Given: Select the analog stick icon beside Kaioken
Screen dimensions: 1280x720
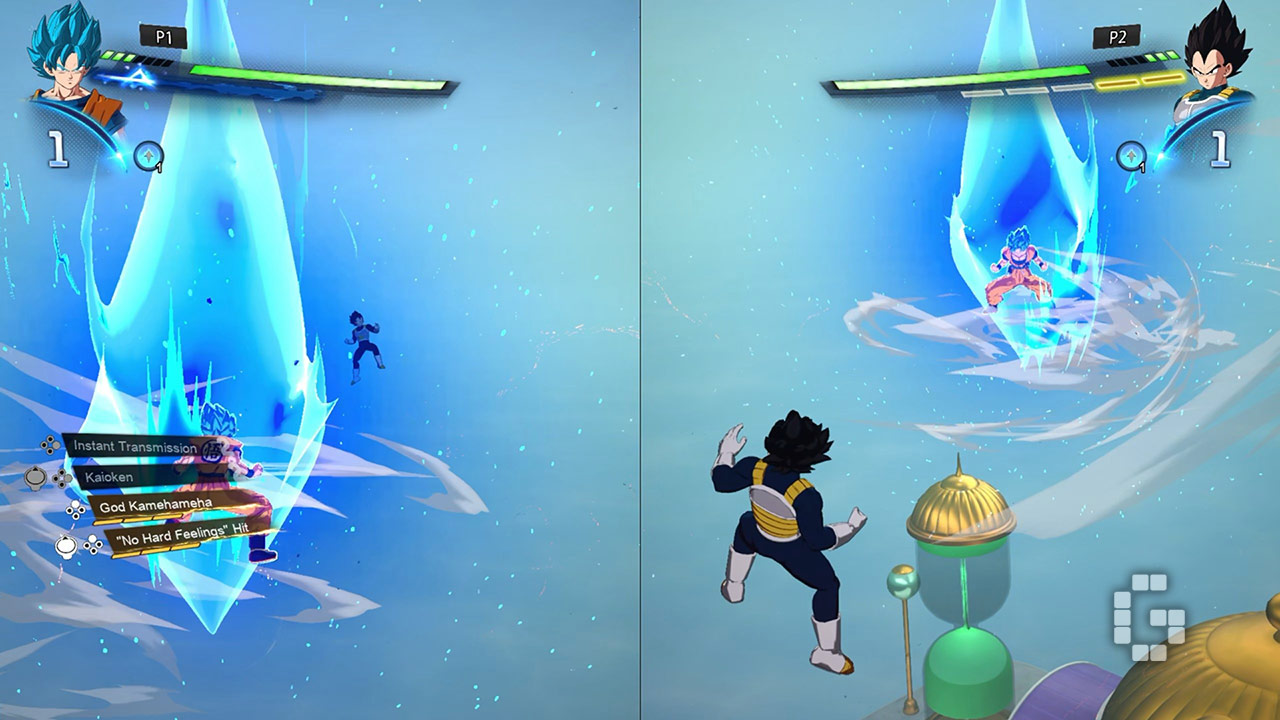Looking at the screenshot, I should click(34, 478).
